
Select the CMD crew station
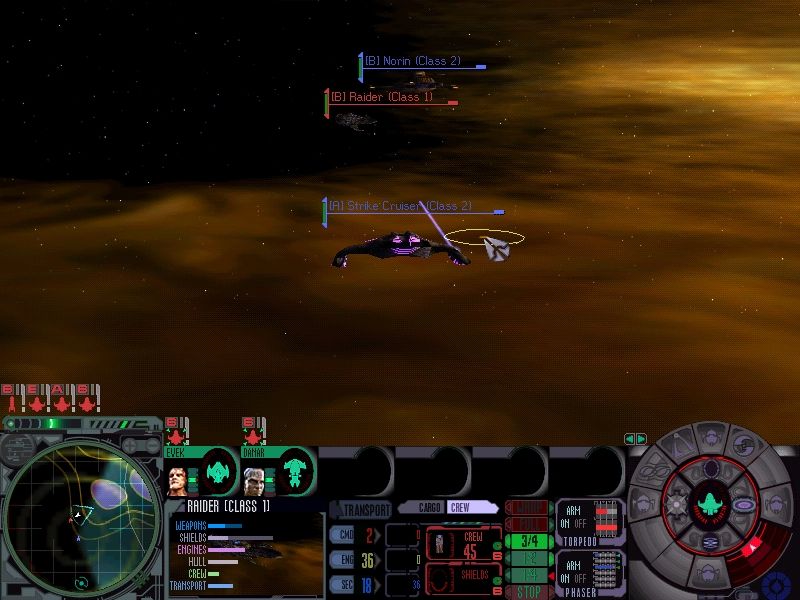pos(342,533)
